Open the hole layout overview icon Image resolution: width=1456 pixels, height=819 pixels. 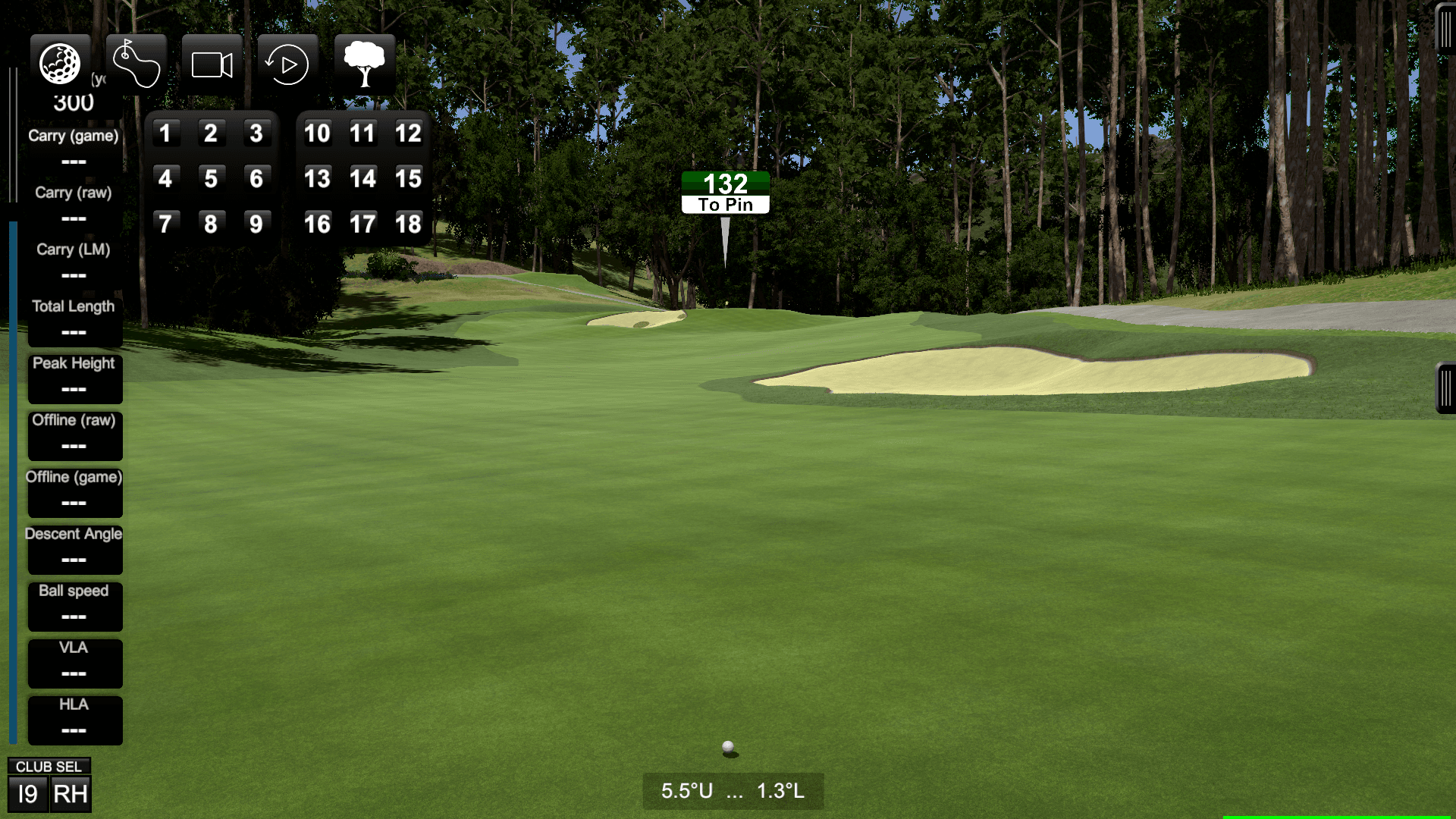[x=136, y=64]
